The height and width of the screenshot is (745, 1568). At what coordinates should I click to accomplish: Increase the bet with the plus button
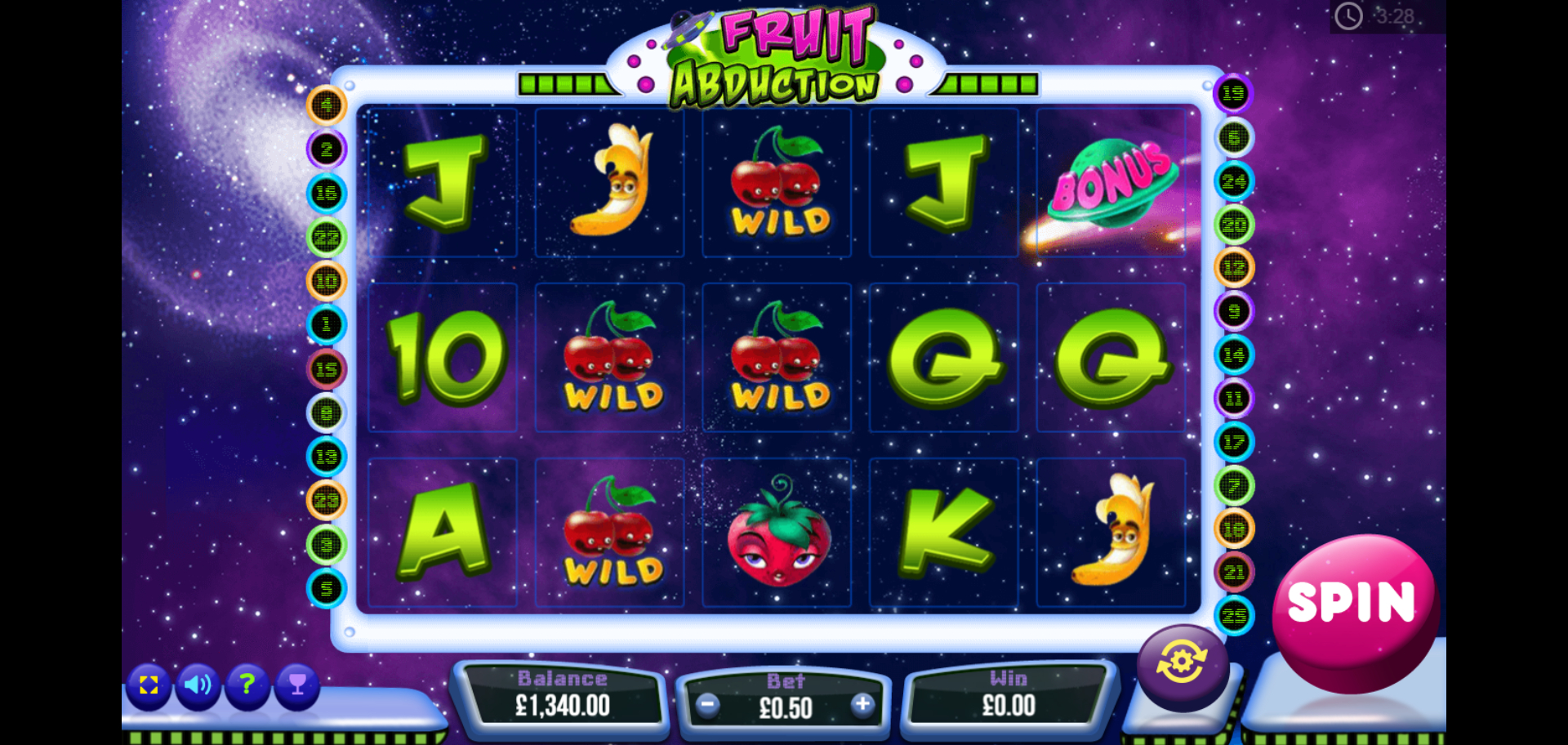pos(862,705)
